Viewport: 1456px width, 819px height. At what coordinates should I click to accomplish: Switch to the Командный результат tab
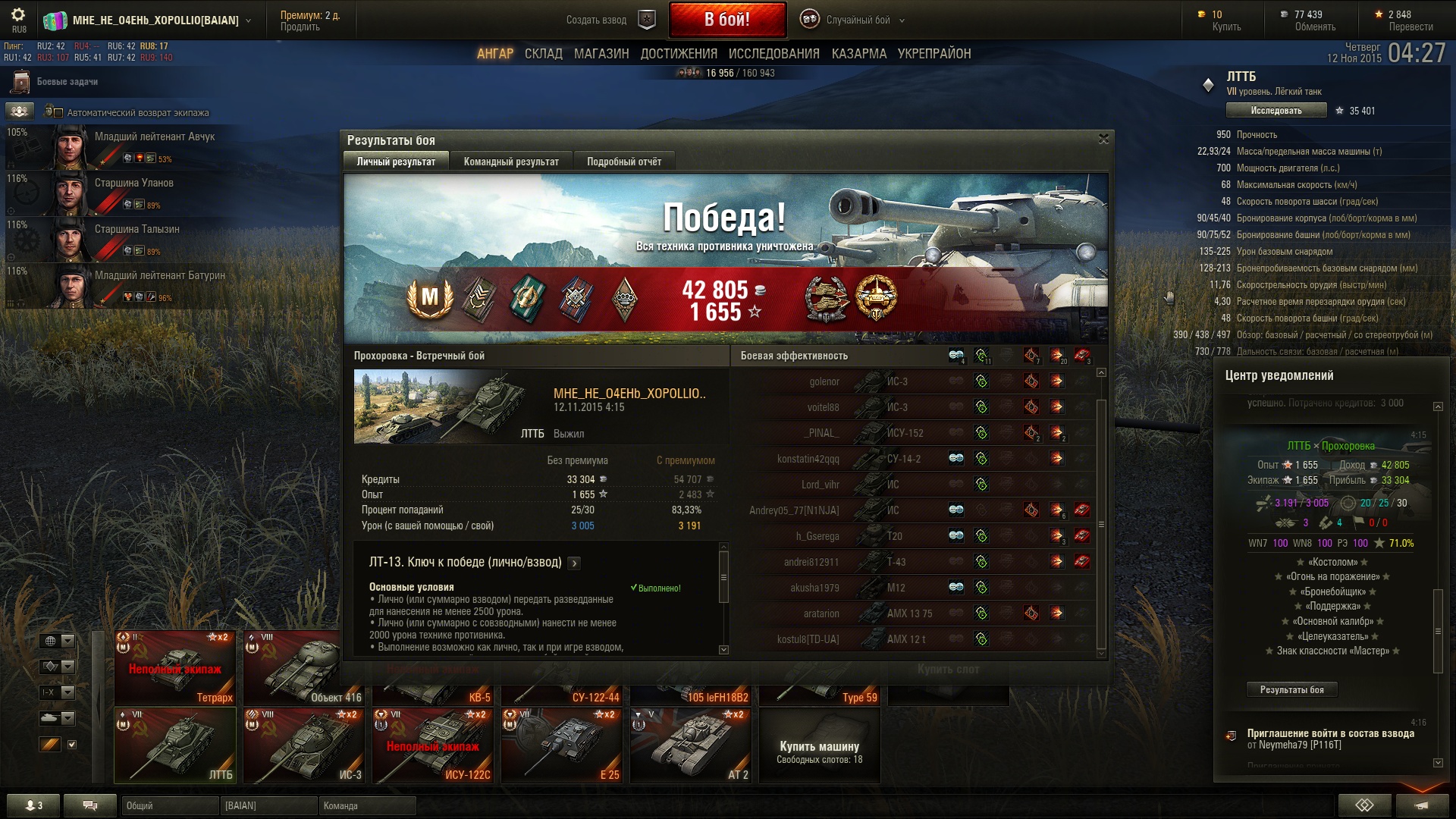pyautogui.click(x=511, y=162)
